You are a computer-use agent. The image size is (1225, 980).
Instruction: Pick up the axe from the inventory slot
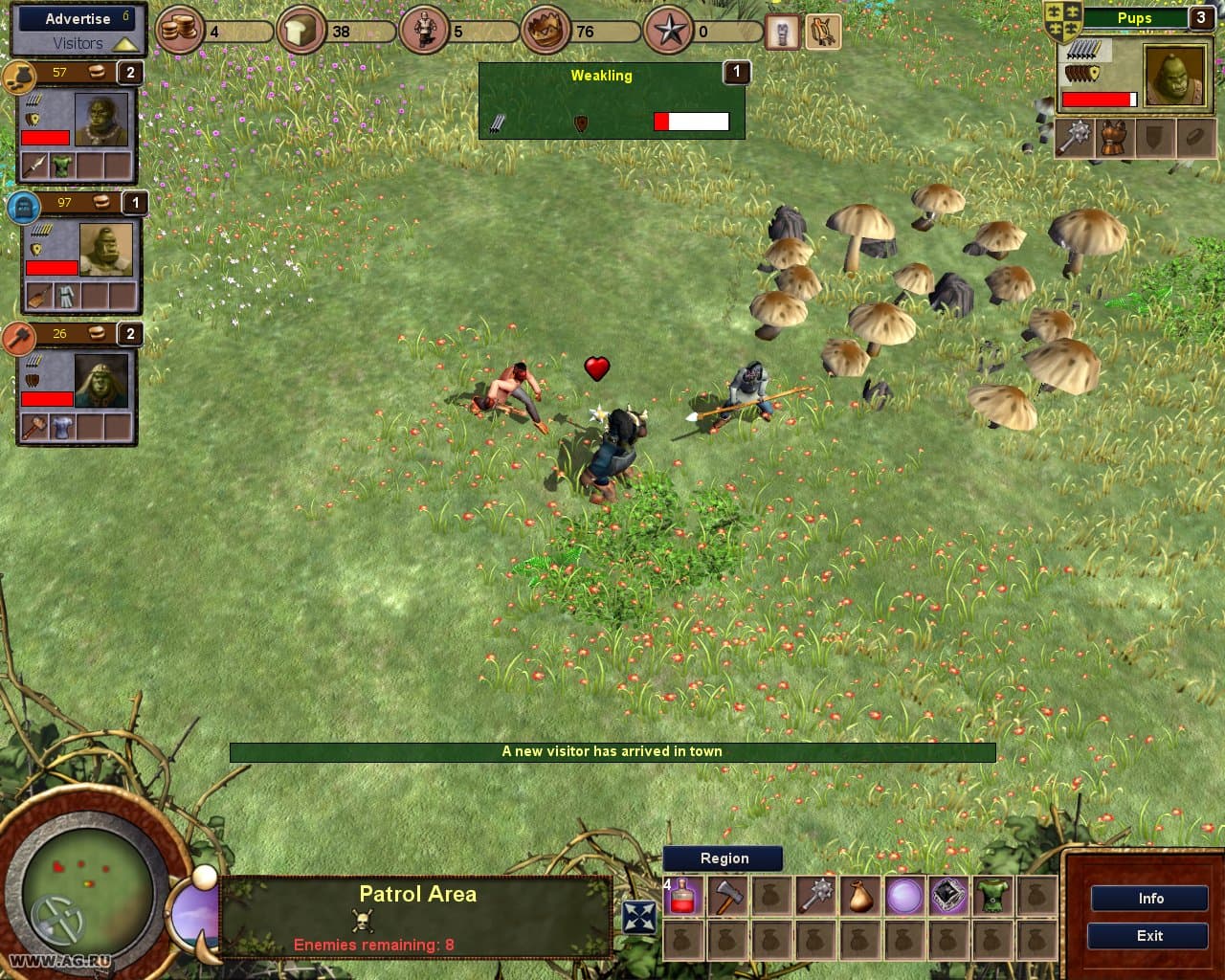pos(727,895)
